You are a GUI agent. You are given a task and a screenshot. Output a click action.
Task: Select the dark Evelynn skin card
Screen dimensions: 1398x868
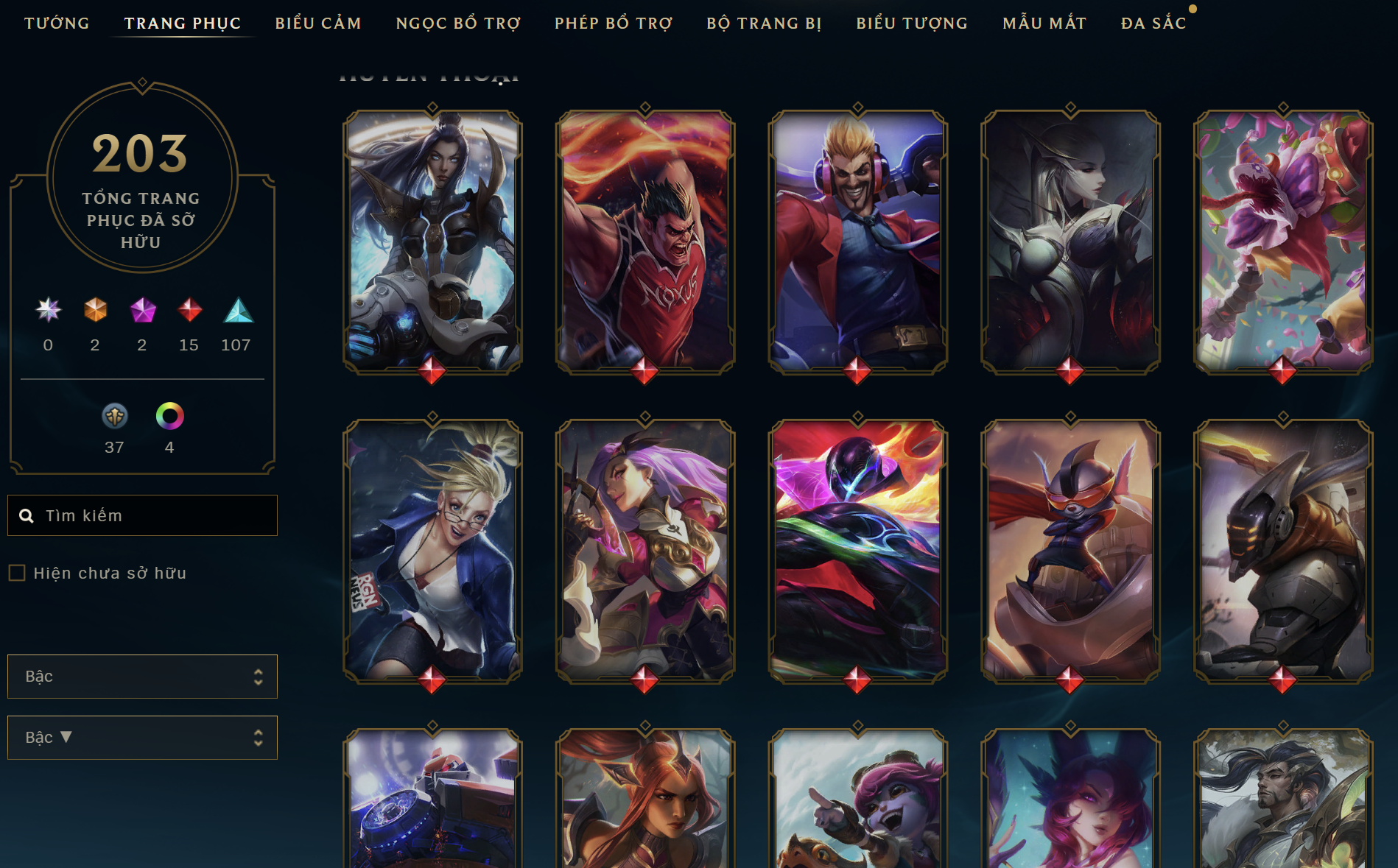point(1070,241)
